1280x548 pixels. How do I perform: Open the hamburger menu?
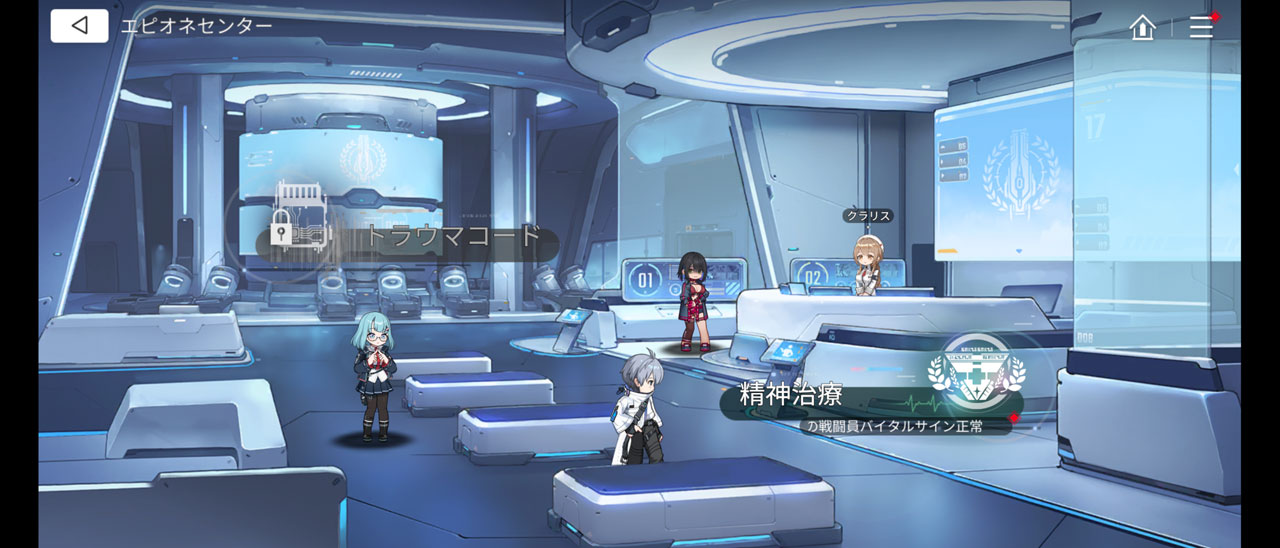tap(1201, 27)
